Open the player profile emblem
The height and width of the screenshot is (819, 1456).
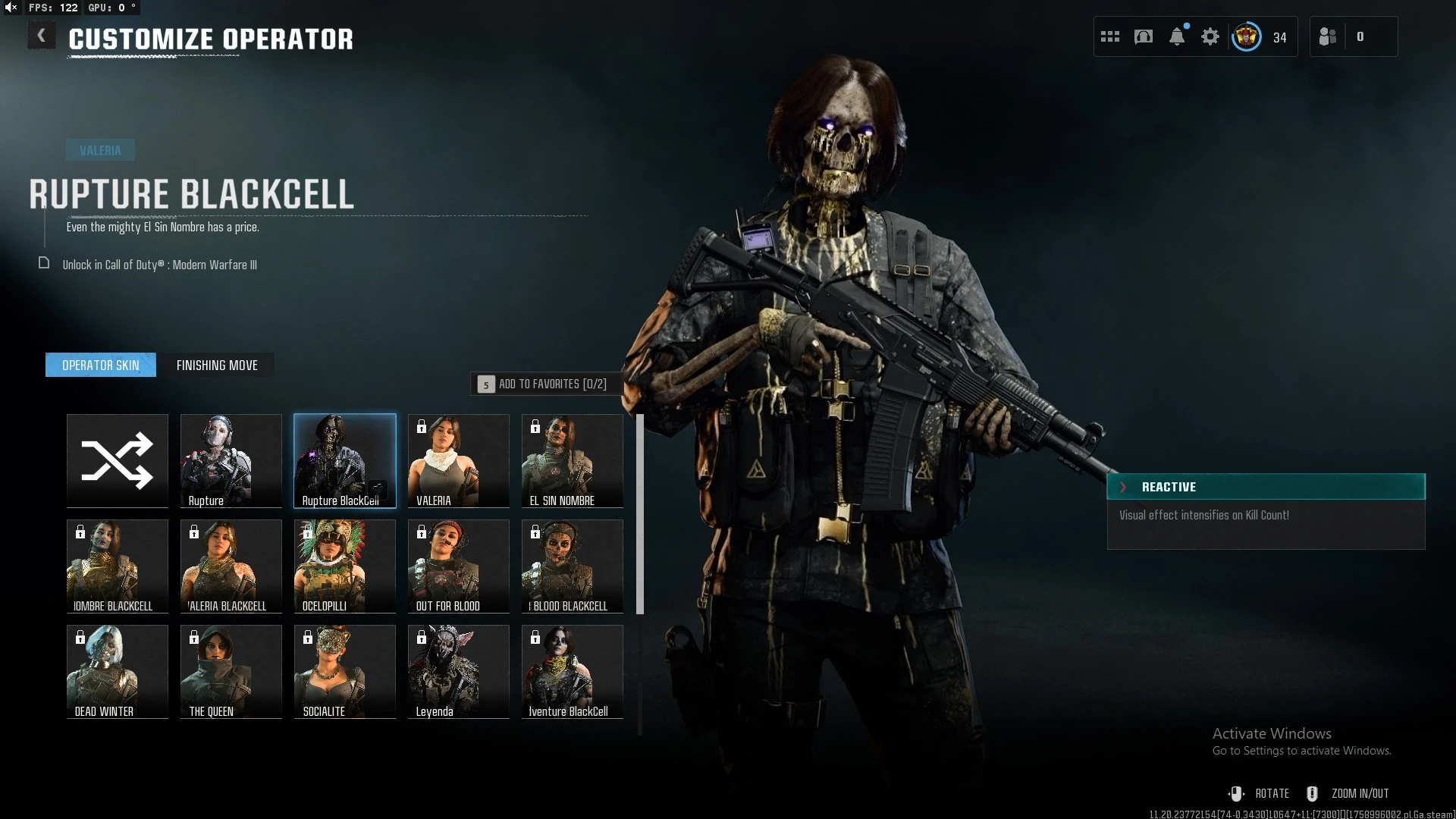point(1246,36)
